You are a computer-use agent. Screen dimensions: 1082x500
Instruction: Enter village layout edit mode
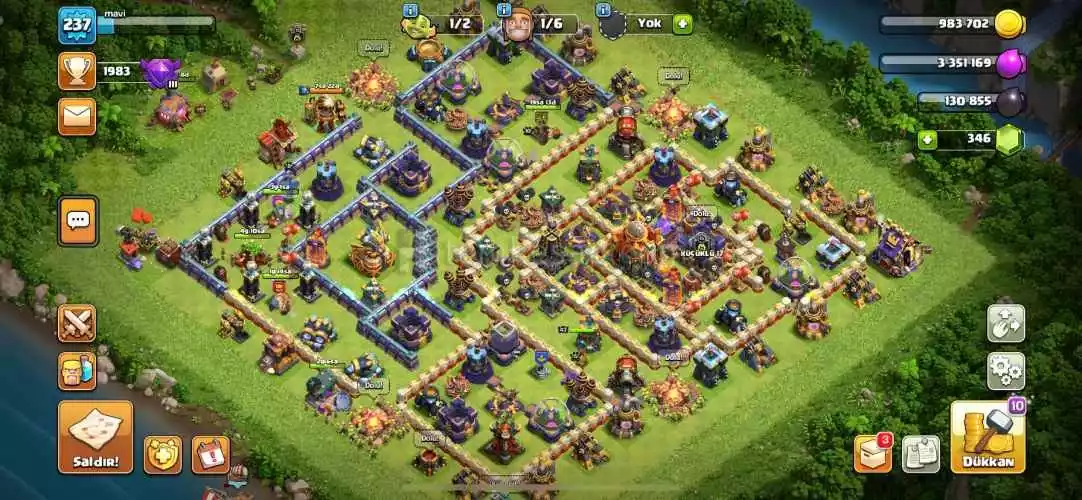(1005, 324)
